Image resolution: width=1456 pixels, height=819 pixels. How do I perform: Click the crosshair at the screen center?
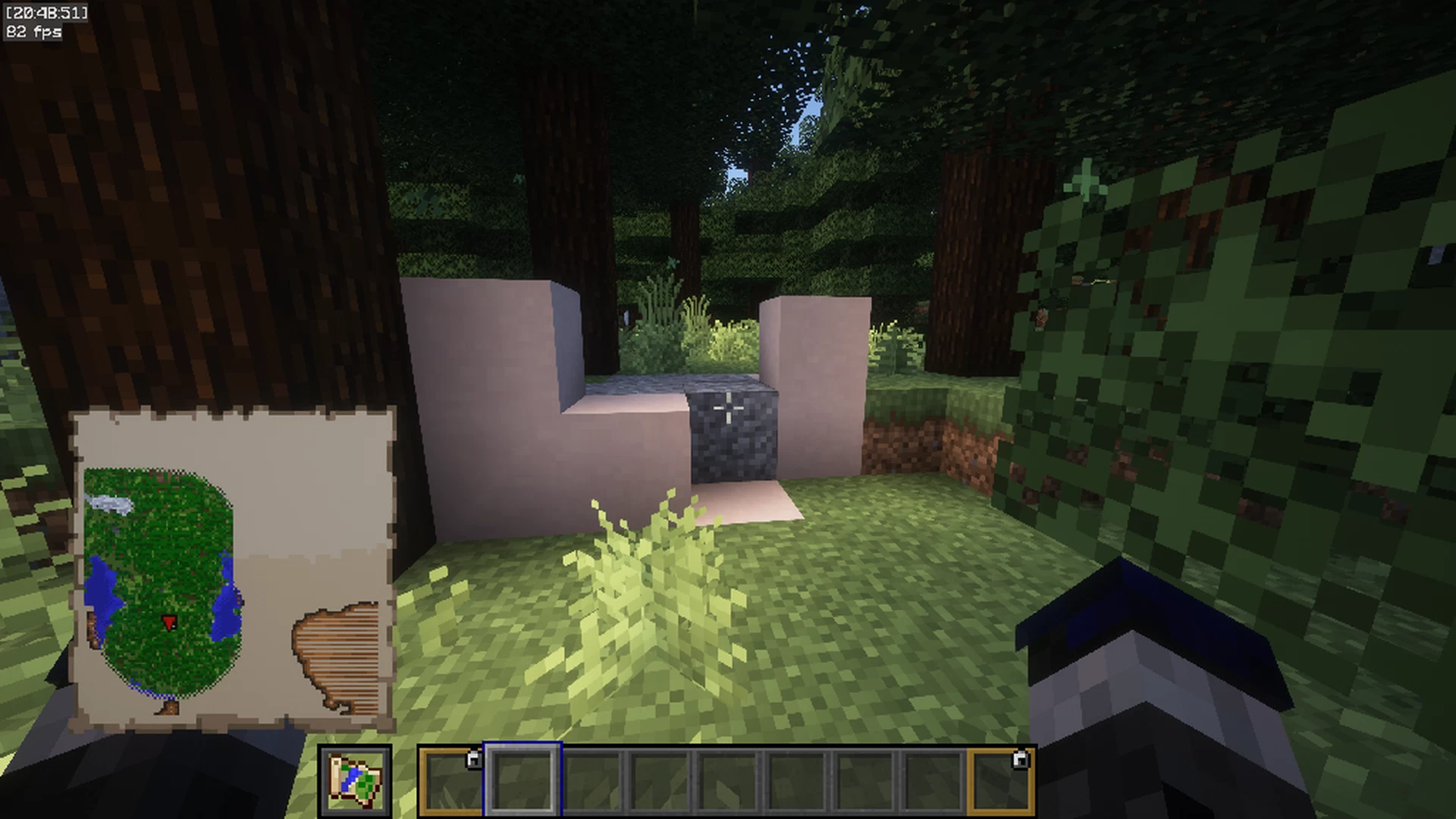730,409
